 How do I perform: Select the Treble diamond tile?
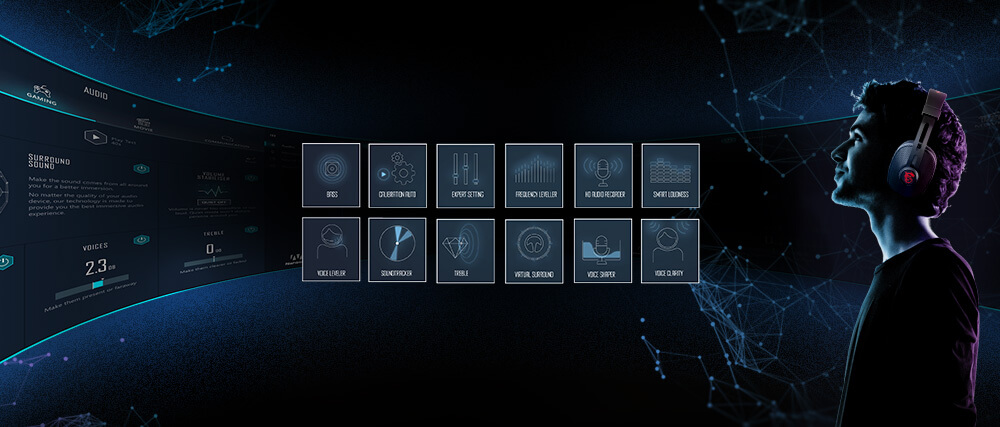click(466, 250)
